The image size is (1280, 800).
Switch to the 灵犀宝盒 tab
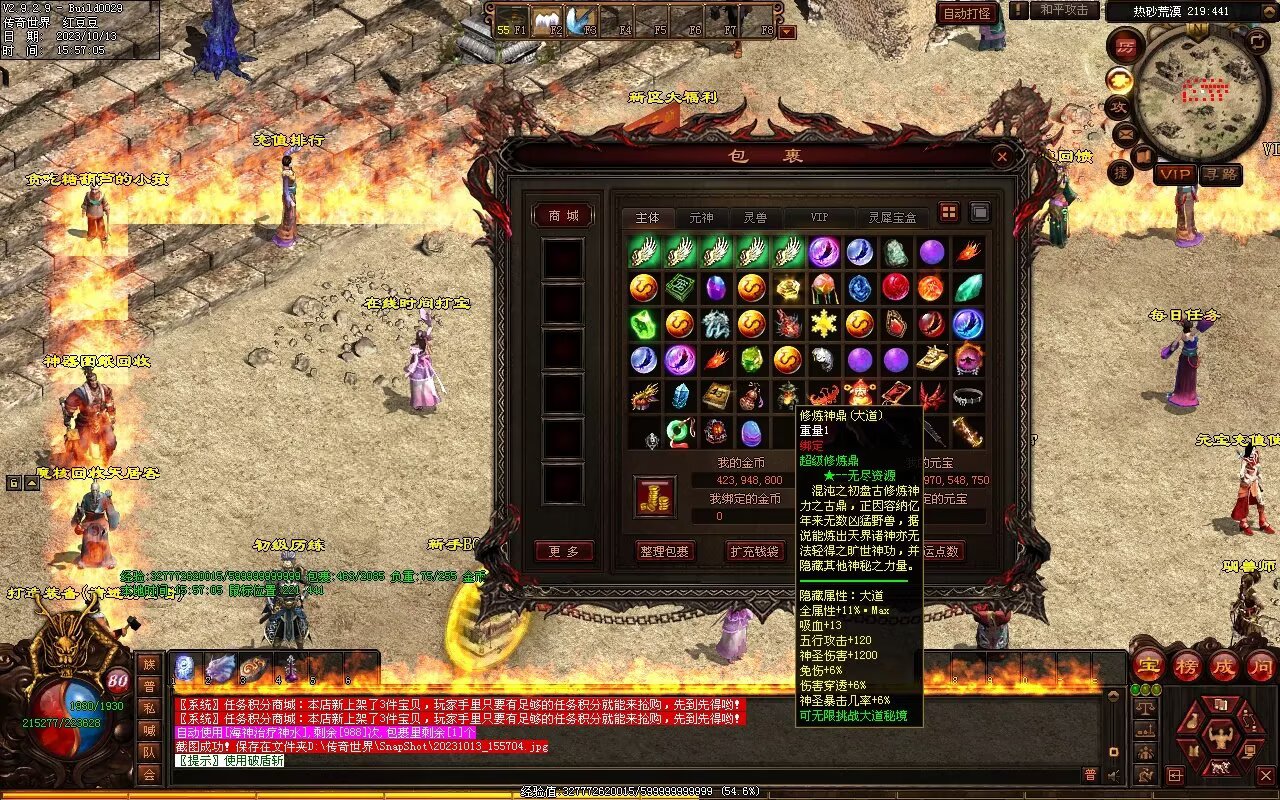[x=891, y=217]
